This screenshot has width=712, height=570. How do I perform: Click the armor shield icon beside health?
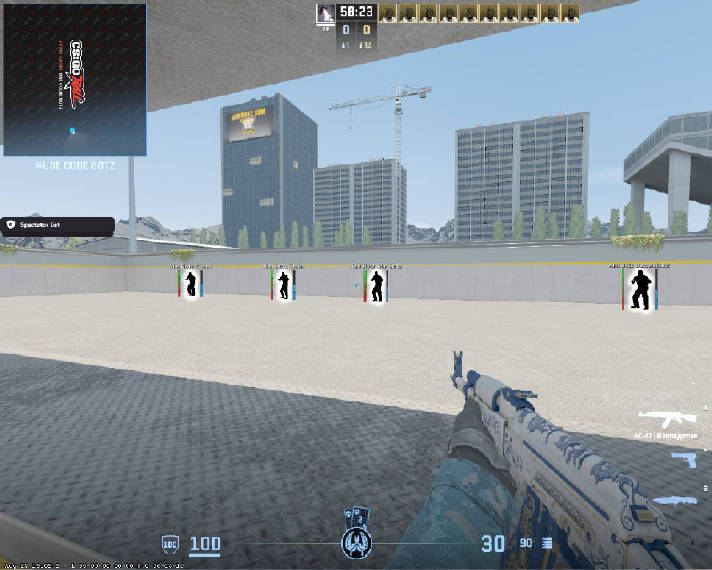coord(169,544)
